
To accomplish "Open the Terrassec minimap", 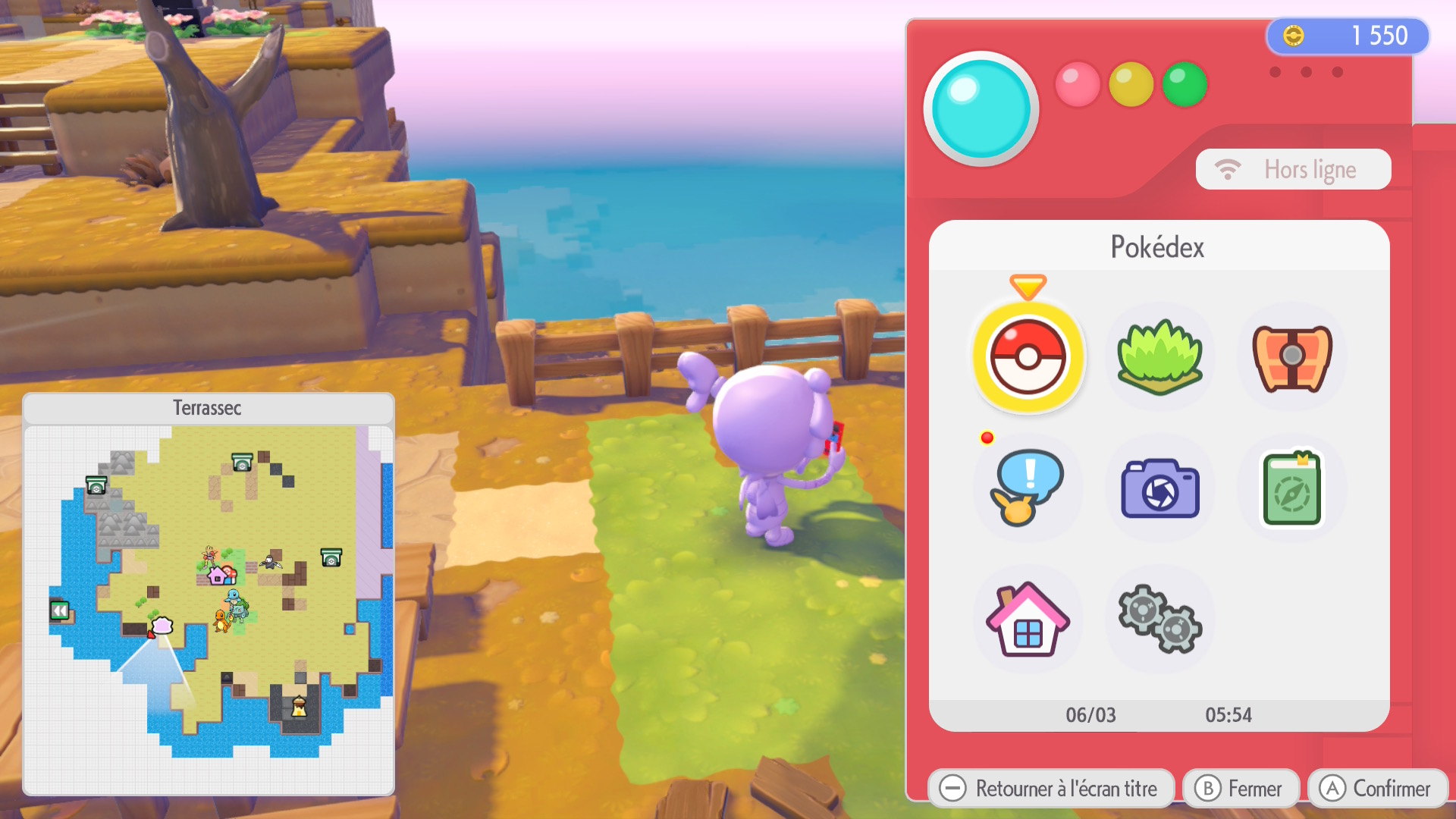I will coord(209,593).
